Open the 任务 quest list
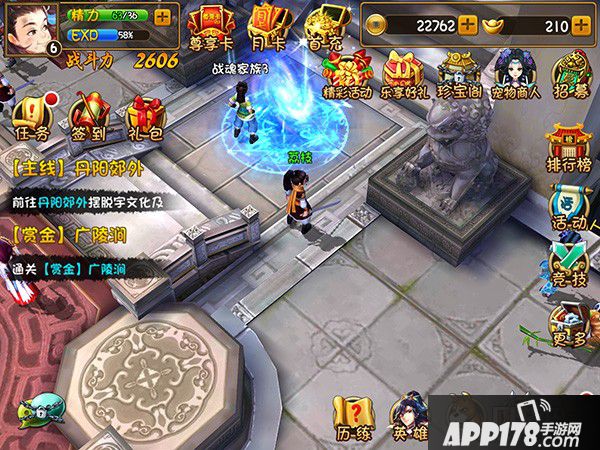 click(33, 118)
